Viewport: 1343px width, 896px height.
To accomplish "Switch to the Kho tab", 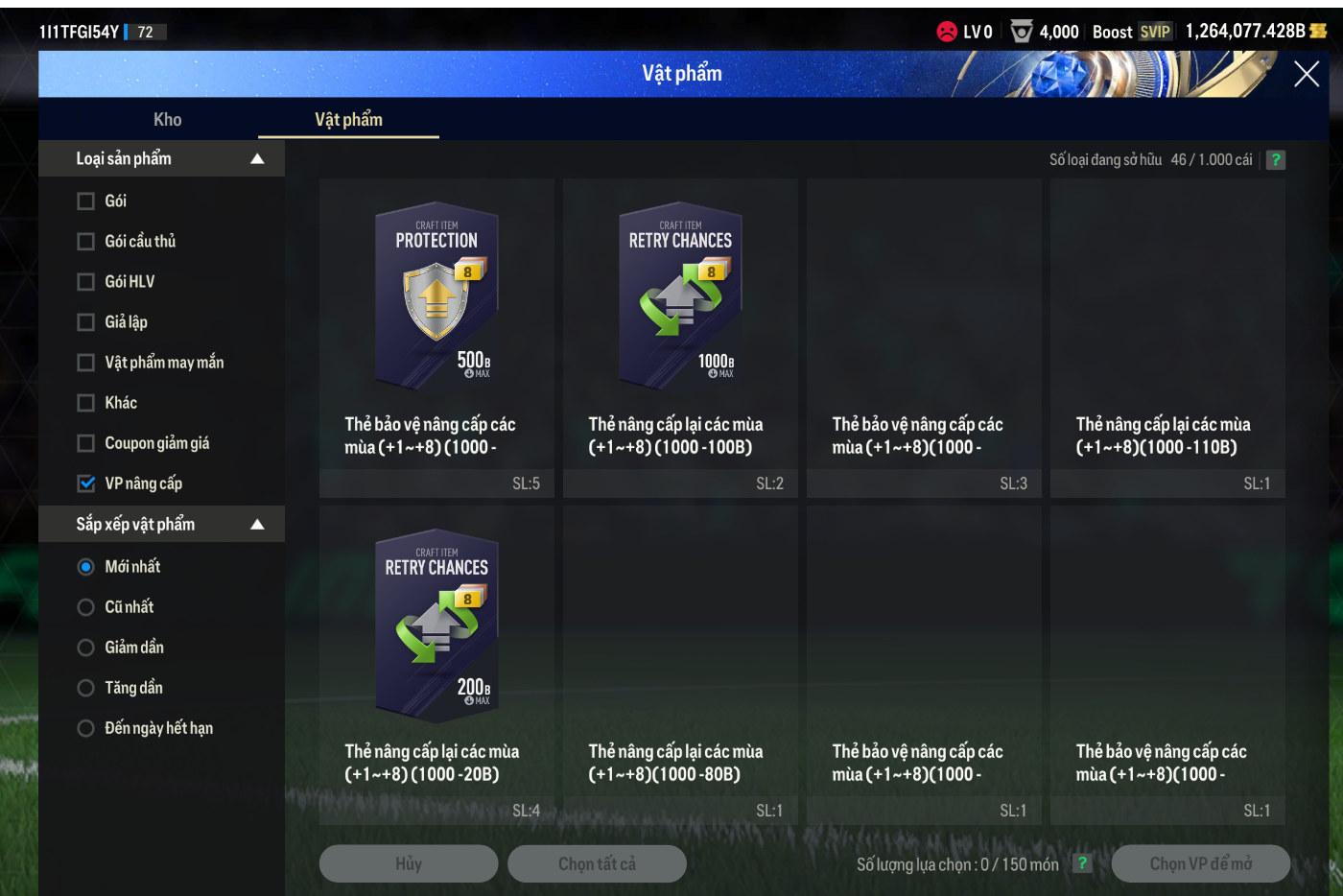I will click(x=167, y=120).
